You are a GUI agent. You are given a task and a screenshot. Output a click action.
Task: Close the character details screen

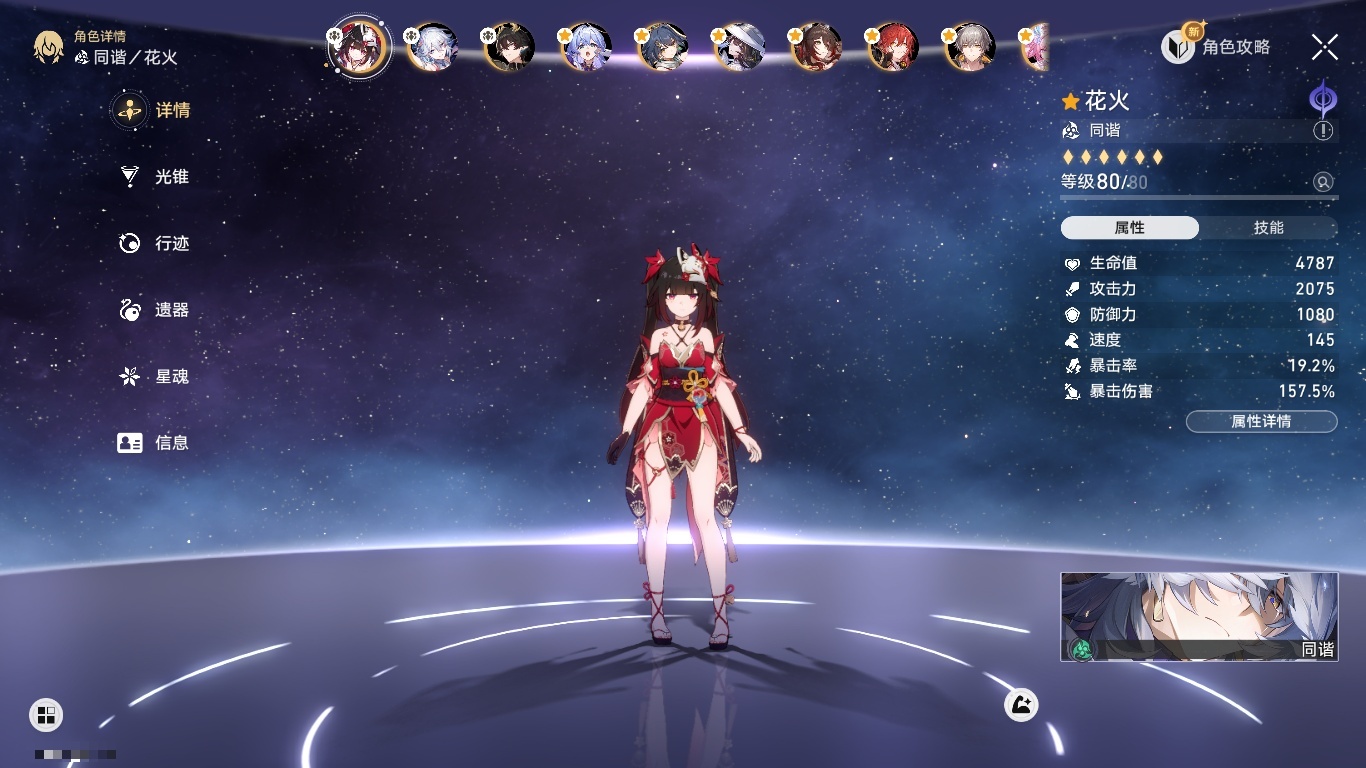(x=1325, y=46)
